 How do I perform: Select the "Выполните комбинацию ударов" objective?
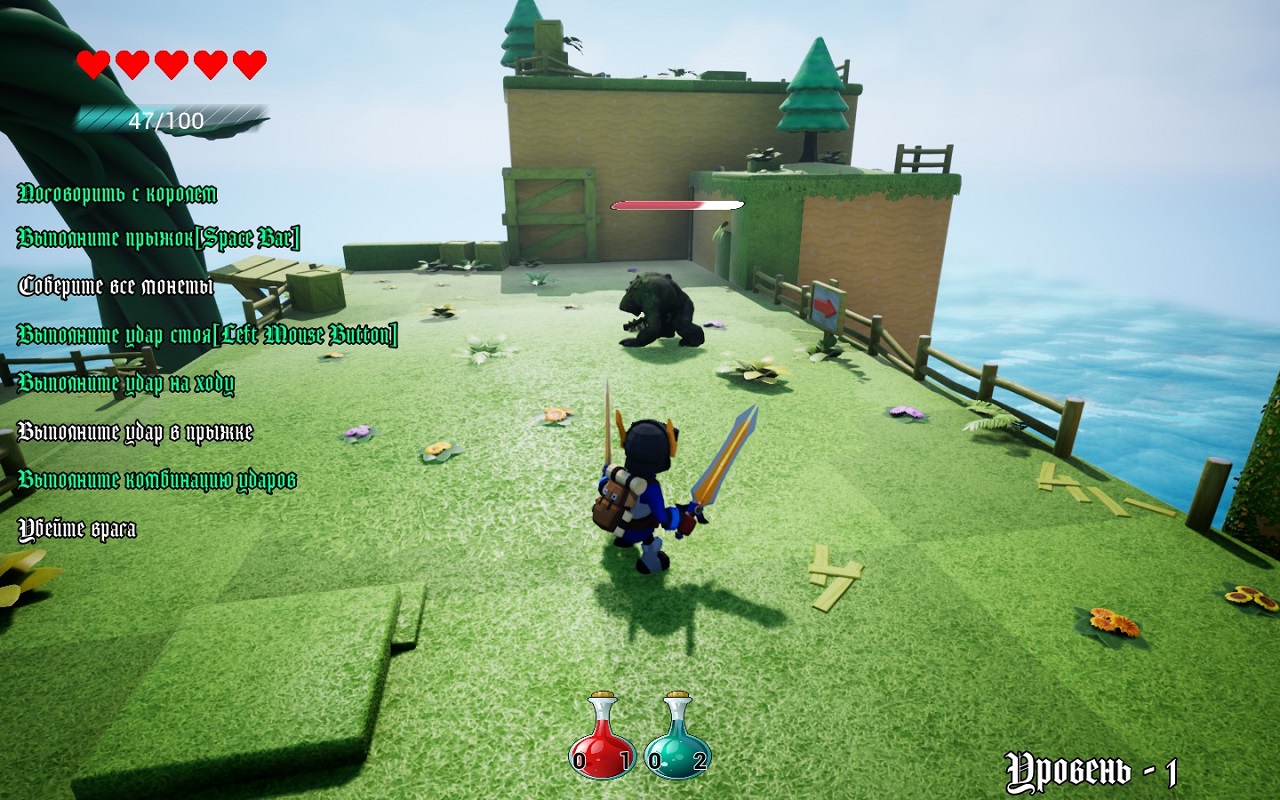157,480
